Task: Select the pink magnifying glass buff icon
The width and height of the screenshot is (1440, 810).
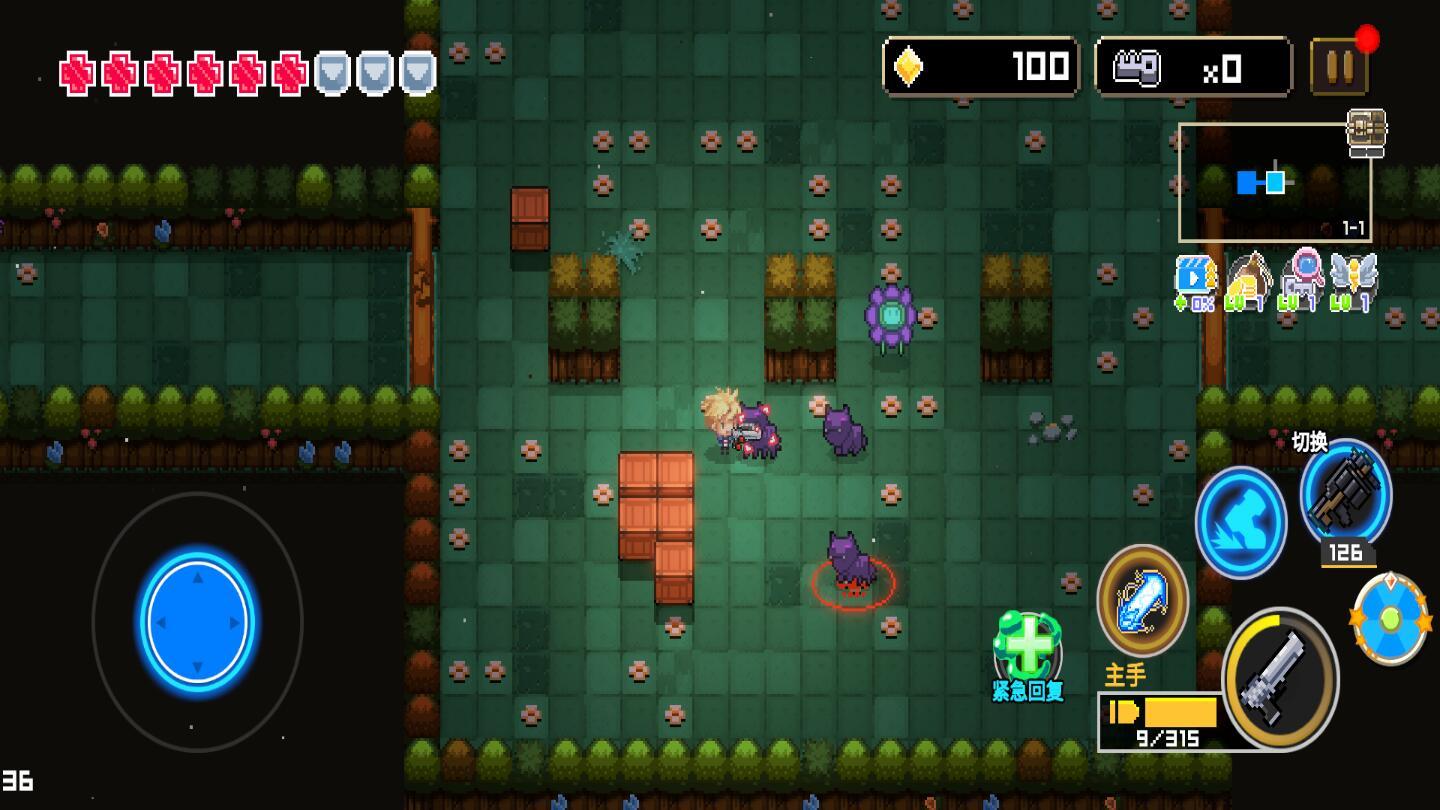Action: [1302, 280]
